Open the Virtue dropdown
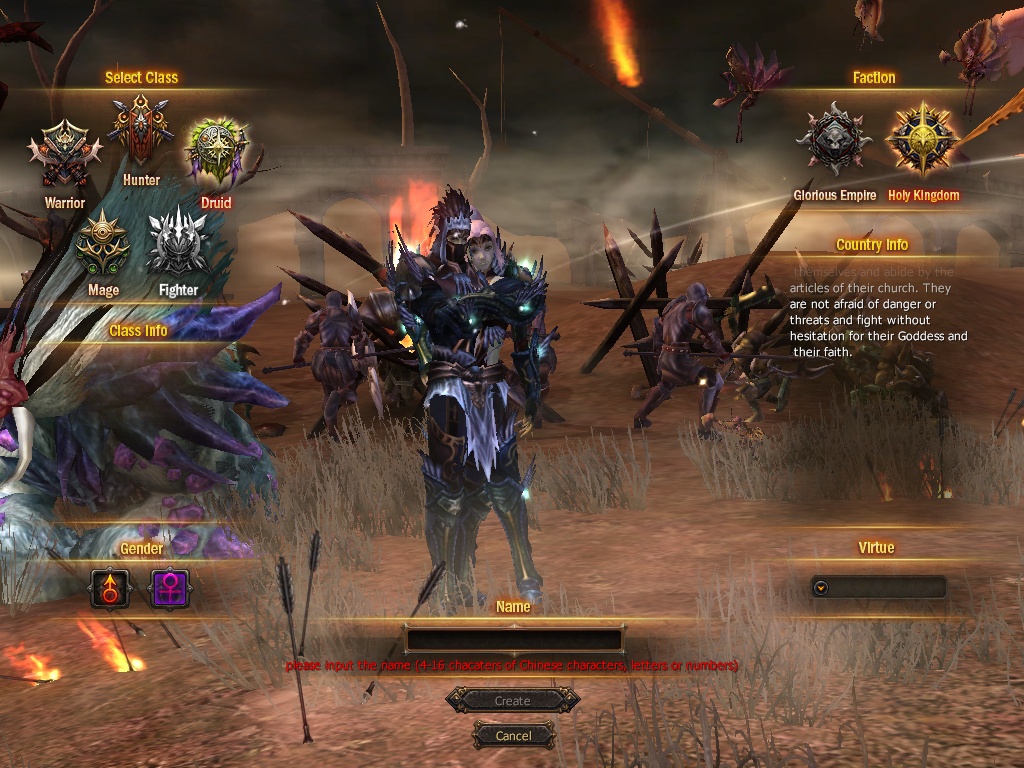 click(x=821, y=588)
